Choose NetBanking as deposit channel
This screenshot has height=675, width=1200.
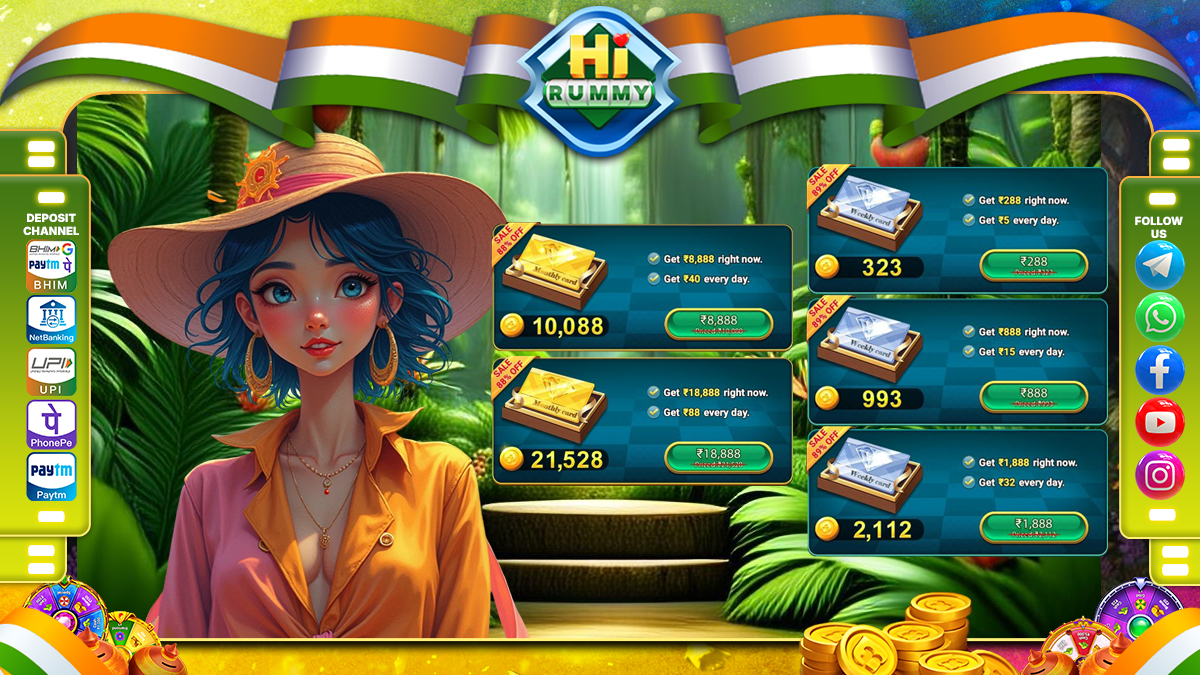(x=51, y=318)
